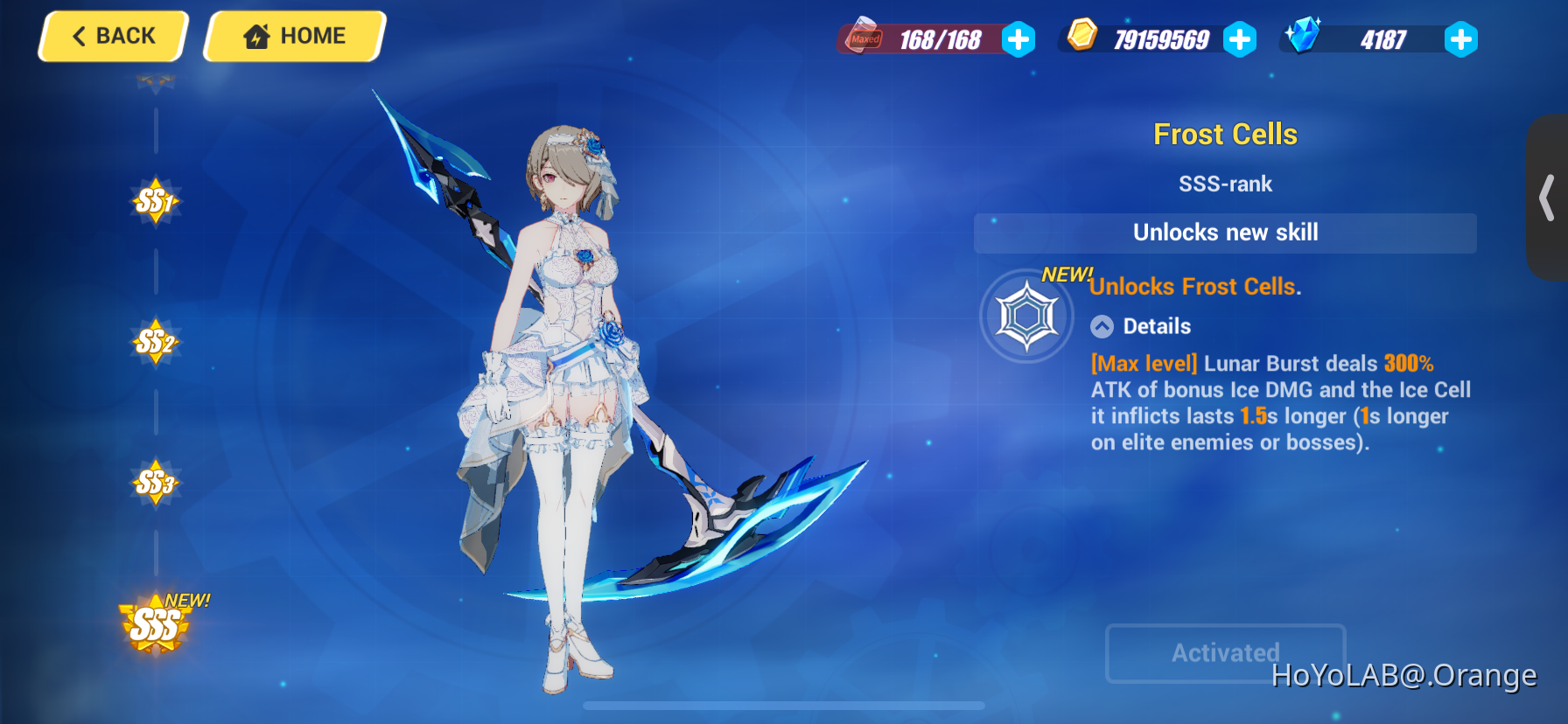The image size is (1568, 724).
Task: Click the plus beside the coin counter
Action: [1240, 38]
